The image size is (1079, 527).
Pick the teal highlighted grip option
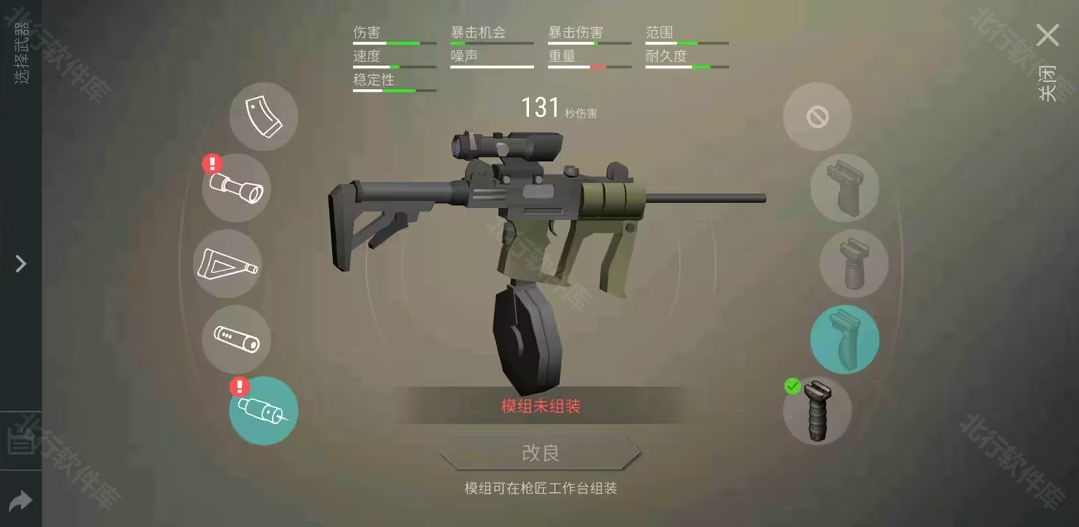pos(845,339)
